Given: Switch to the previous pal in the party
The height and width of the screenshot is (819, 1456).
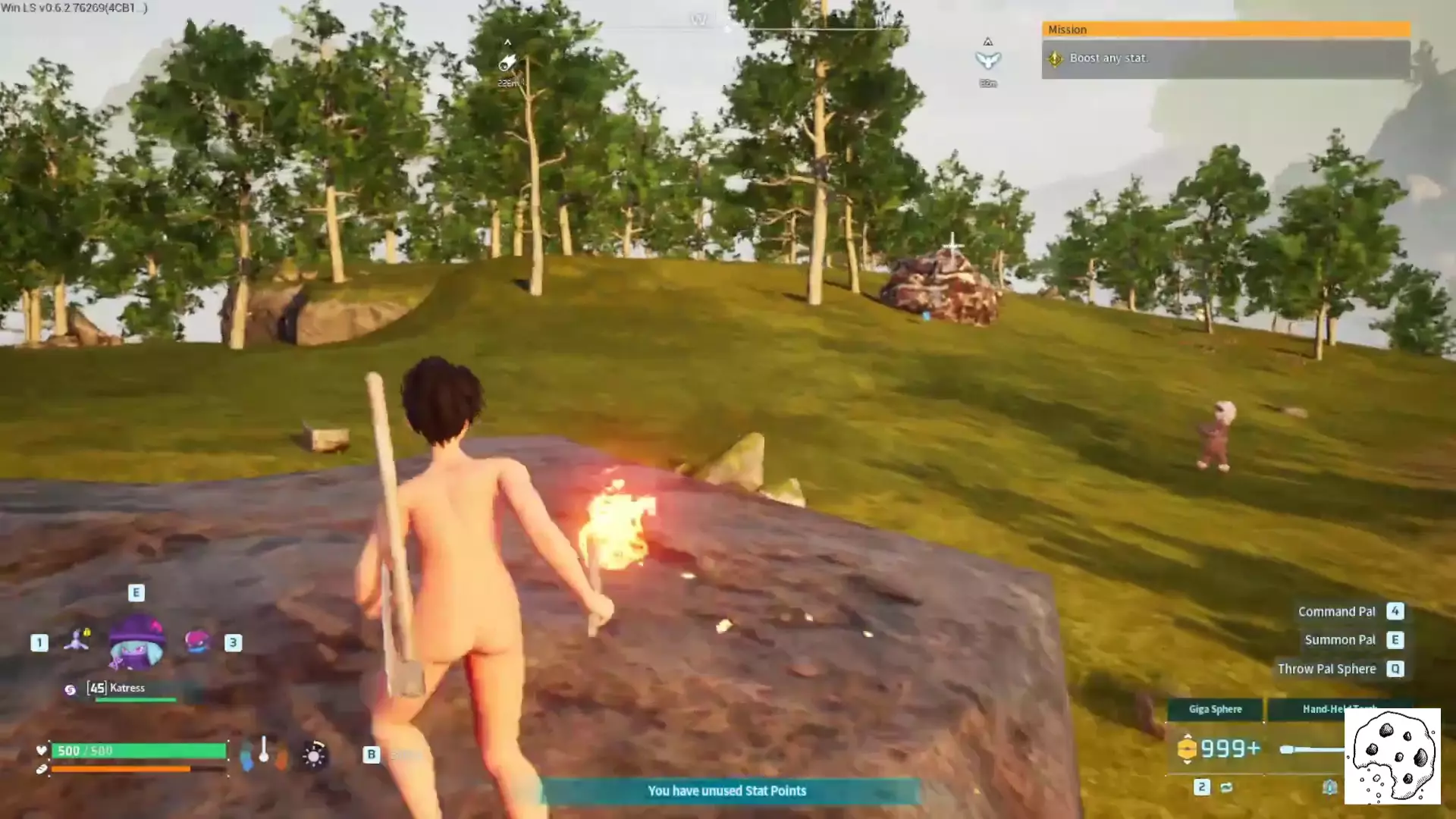Looking at the screenshot, I should [77, 641].
